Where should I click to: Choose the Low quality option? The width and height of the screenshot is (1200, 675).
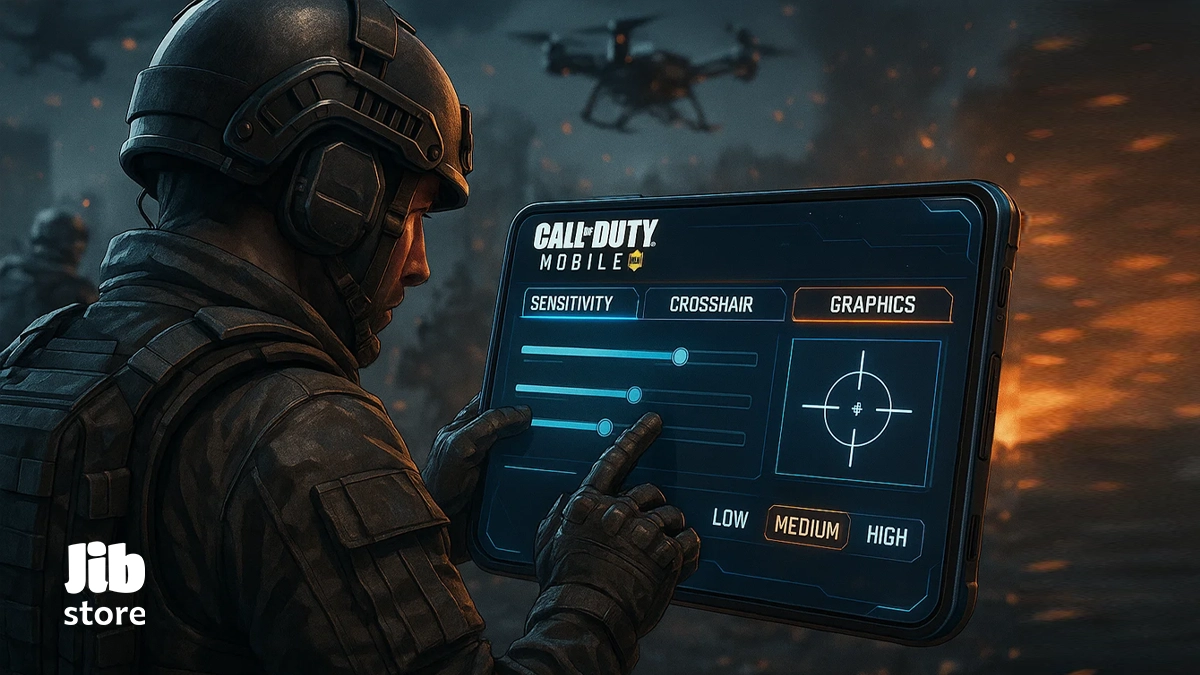(x=729, y=520)
